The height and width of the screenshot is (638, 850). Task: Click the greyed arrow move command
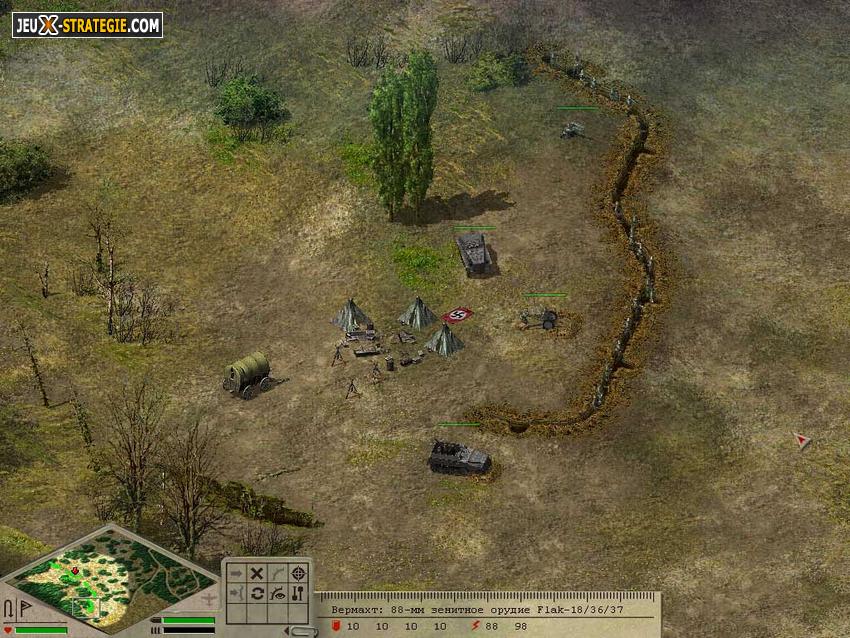coord(237,573)
